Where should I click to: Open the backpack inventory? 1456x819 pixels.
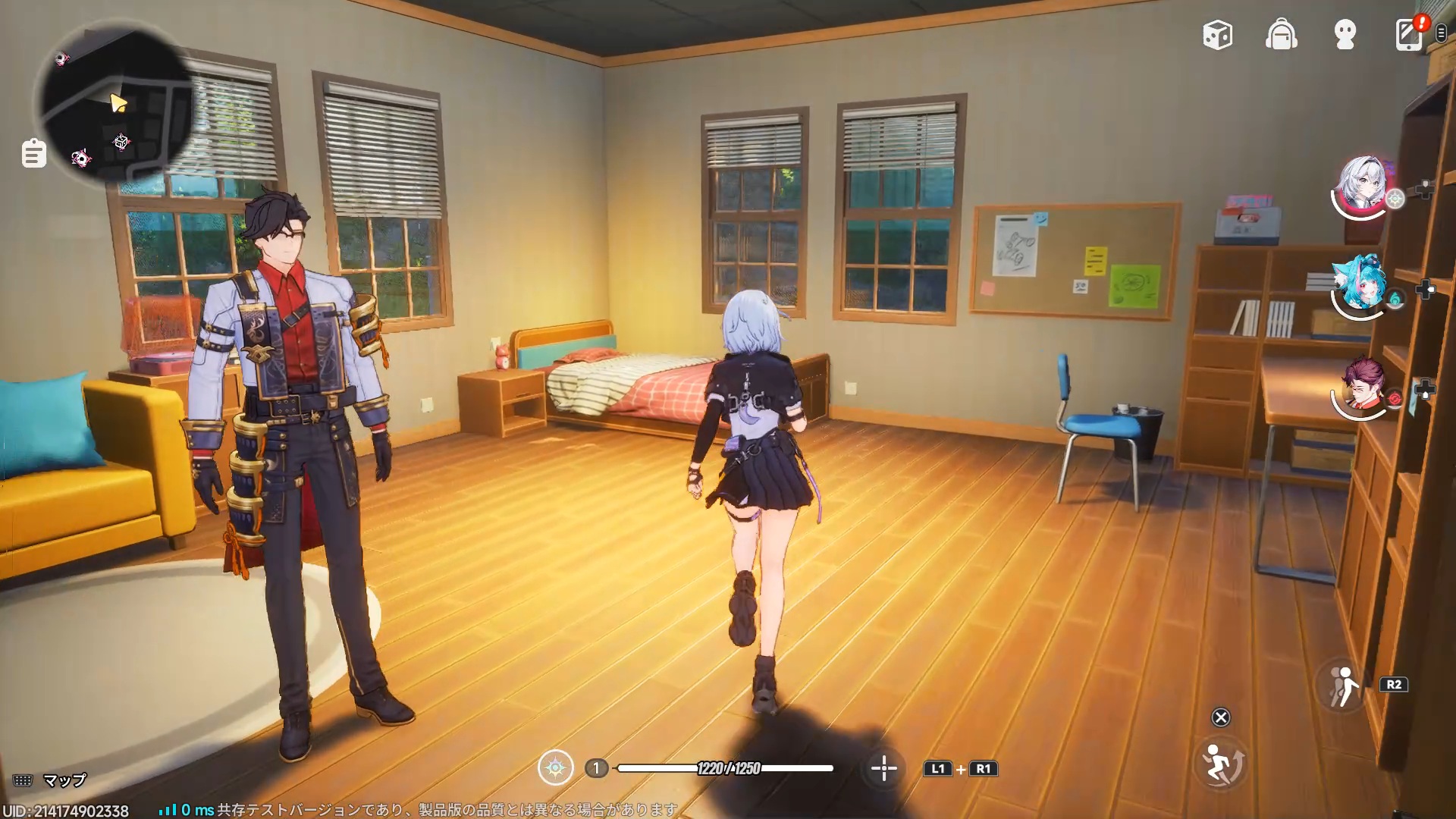tap(1281, 35)
